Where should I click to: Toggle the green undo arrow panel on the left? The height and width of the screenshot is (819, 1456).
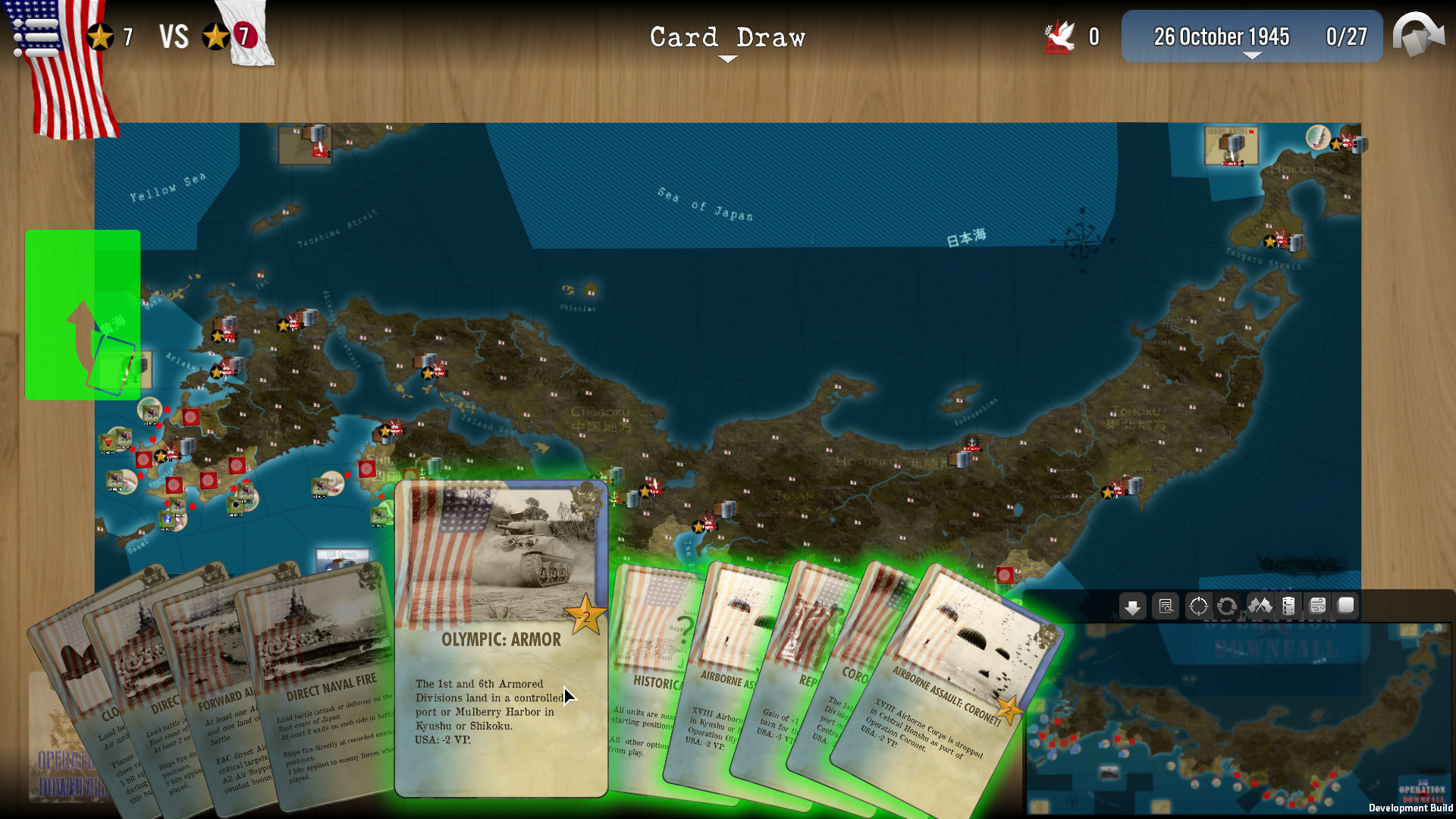(x=82, y=315)
